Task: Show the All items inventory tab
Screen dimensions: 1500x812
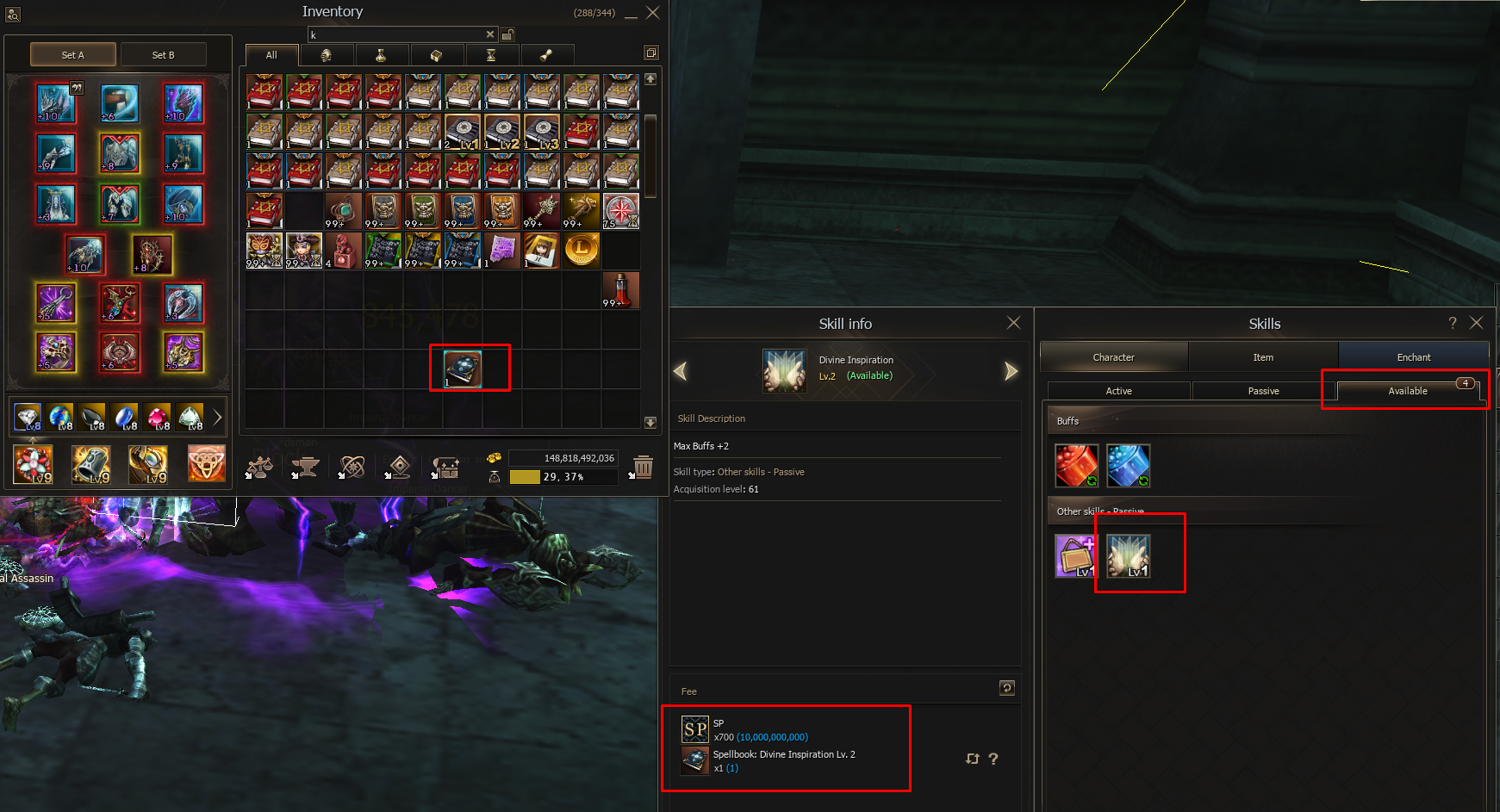Action: tap(271, 55)
